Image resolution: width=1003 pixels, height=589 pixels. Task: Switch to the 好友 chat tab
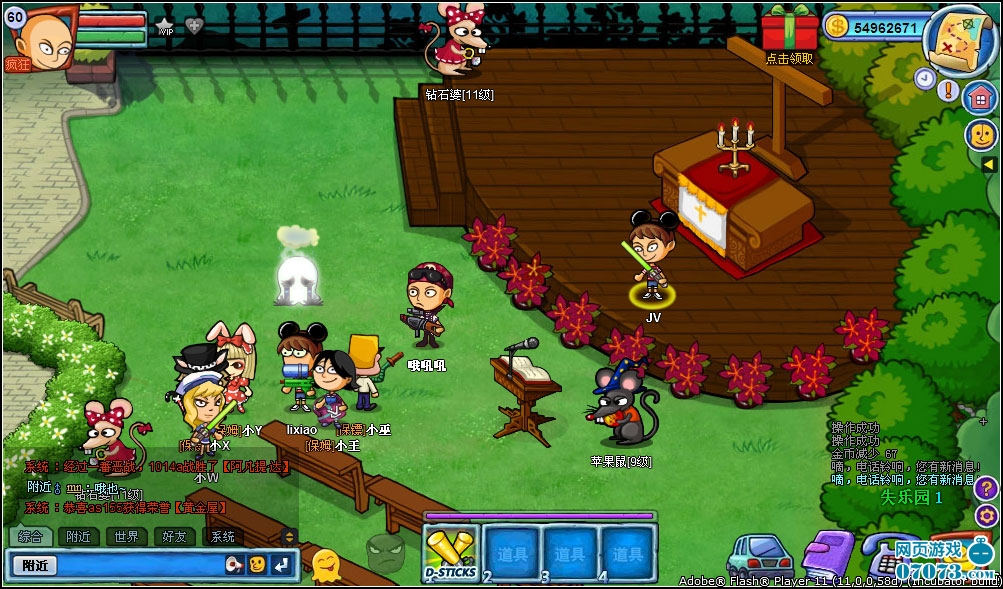(x=174, y=536)
